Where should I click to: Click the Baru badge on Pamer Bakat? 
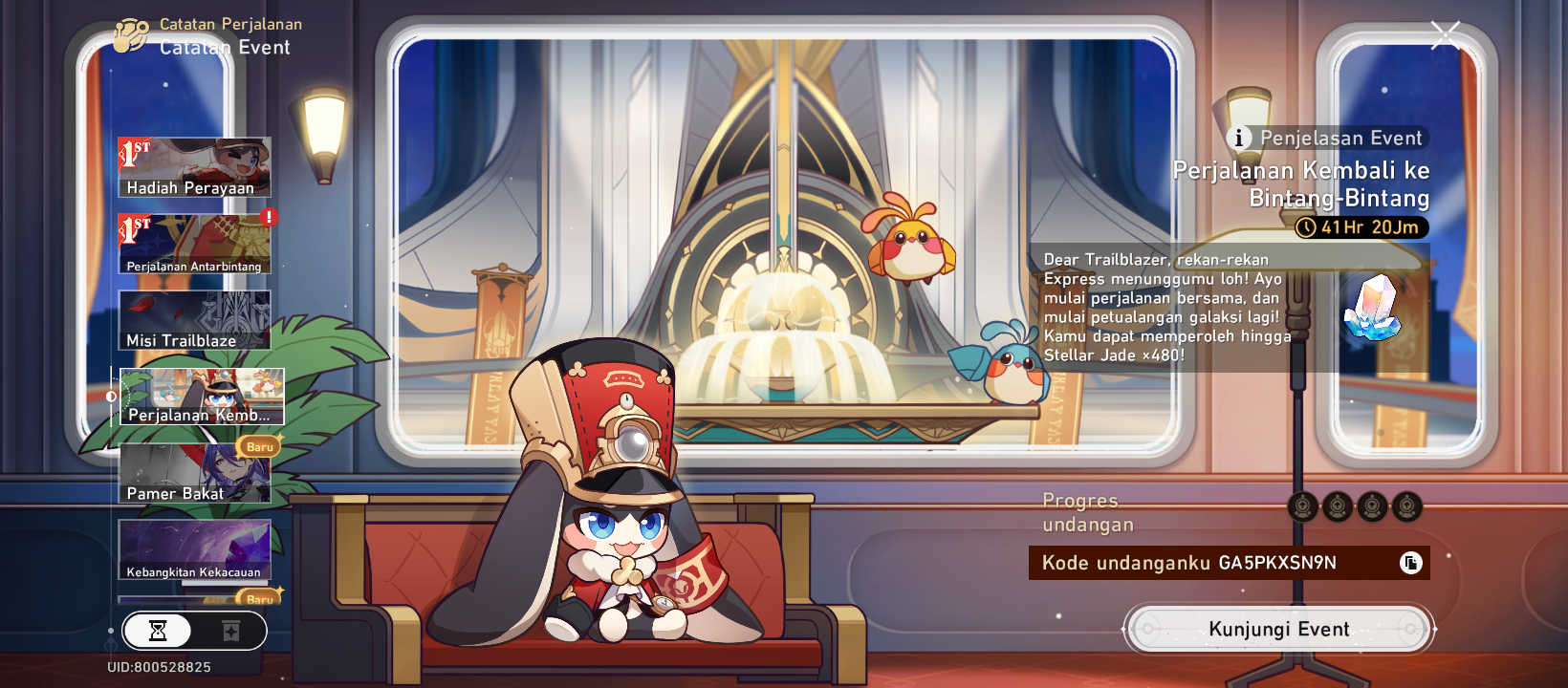(x=260, y=446)
